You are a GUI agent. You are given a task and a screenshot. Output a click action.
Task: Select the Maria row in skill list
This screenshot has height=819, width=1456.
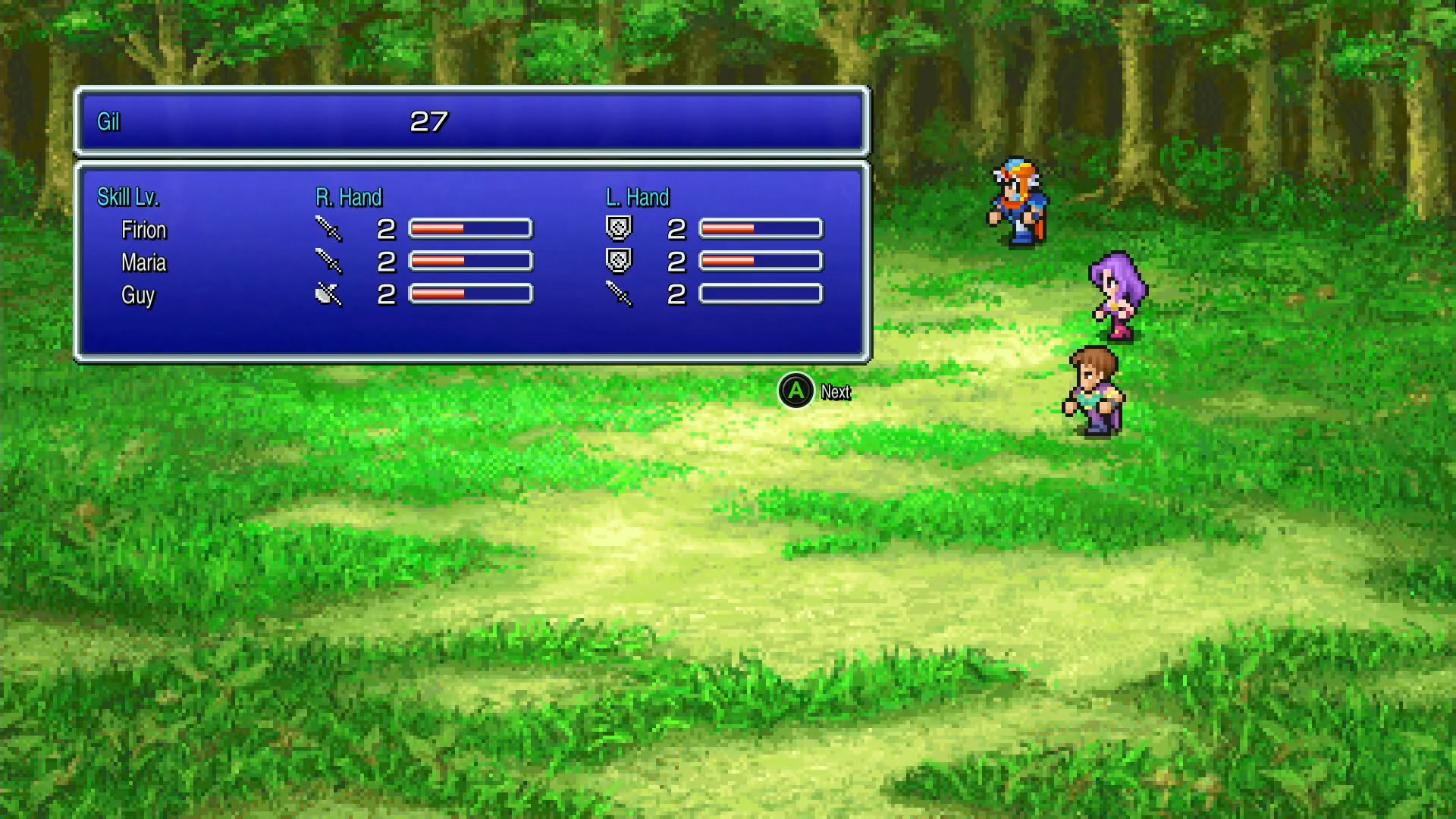pos(144,262)
